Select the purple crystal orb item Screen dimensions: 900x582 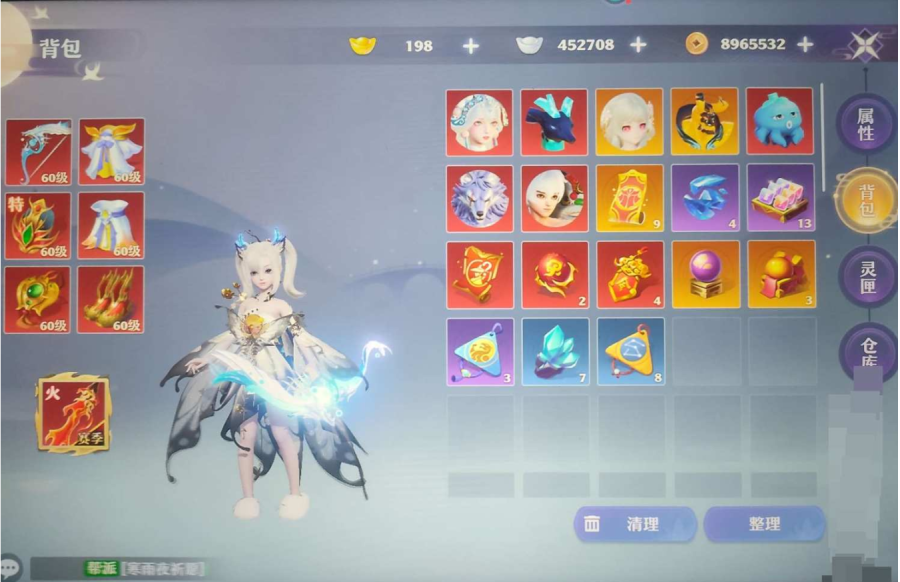tap(705, 274)
